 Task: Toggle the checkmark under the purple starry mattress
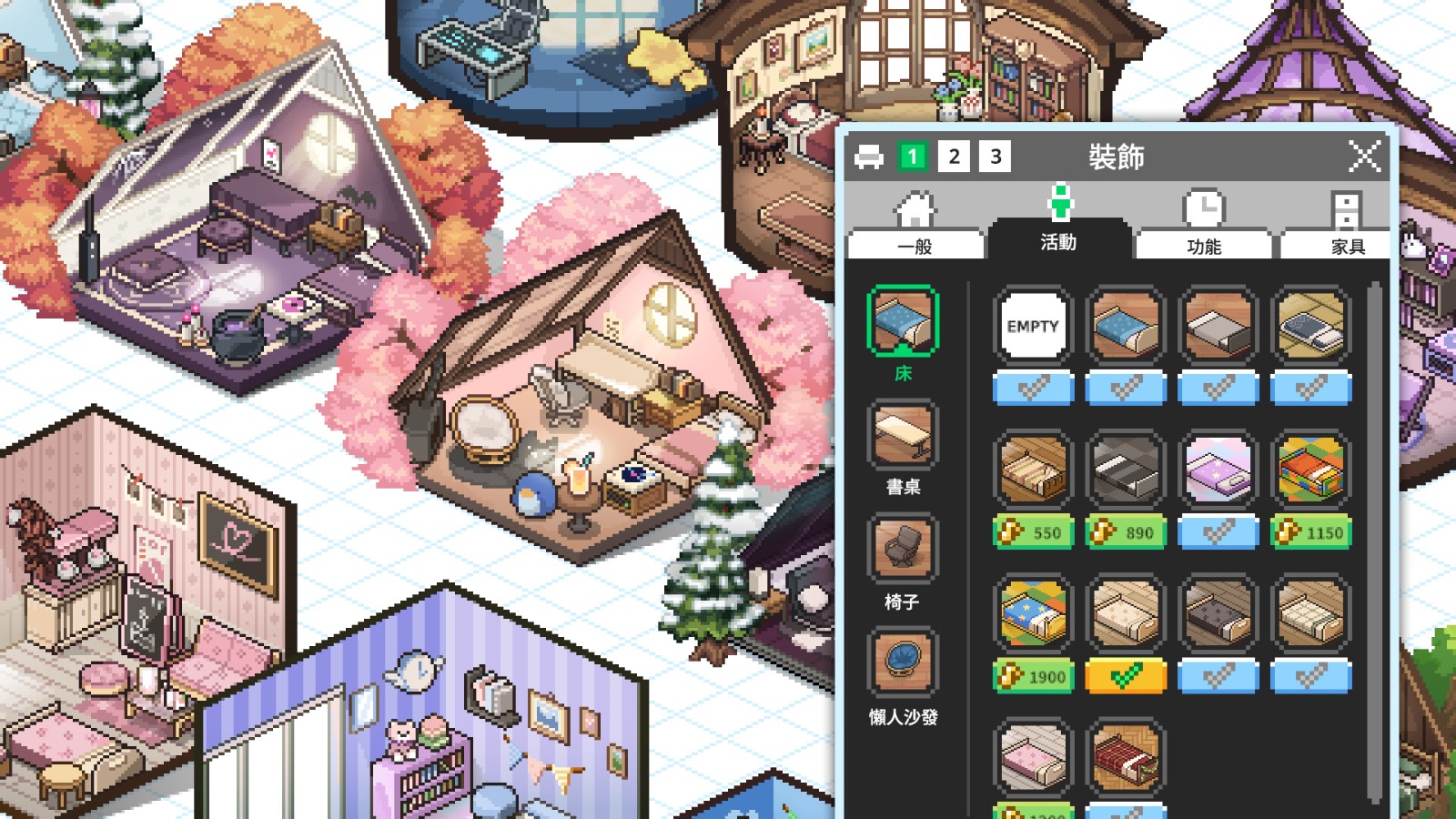tap(1218, 532)
